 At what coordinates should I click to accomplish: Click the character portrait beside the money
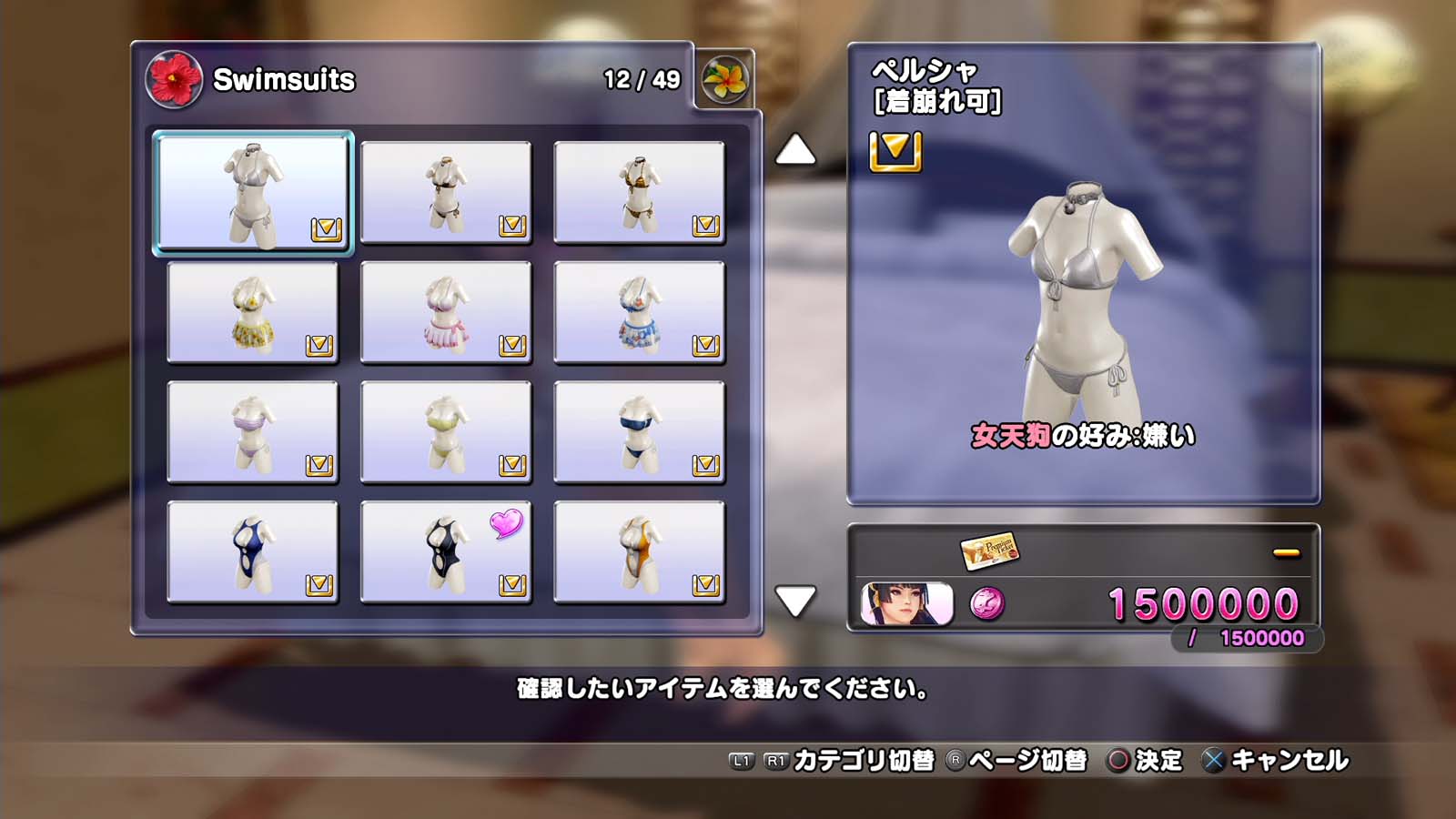(906, 604)
